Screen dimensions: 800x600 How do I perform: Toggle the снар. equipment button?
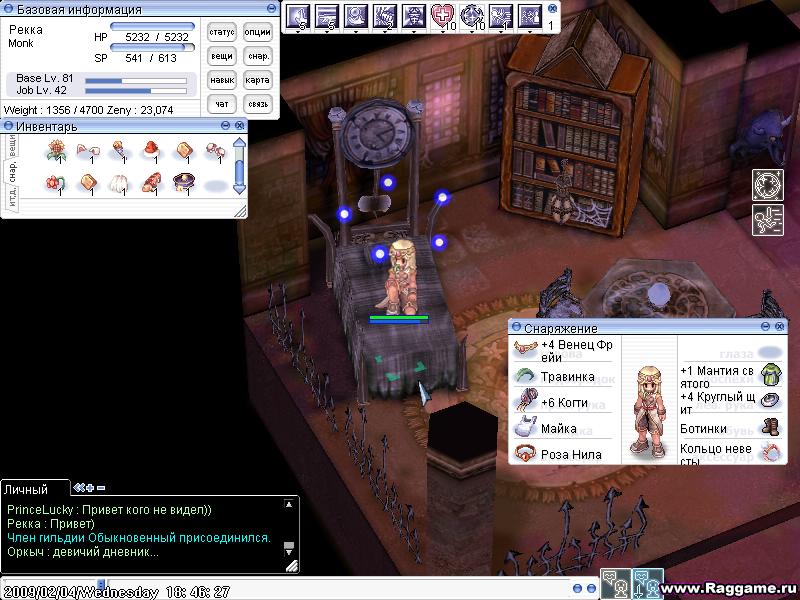point(258,57)
